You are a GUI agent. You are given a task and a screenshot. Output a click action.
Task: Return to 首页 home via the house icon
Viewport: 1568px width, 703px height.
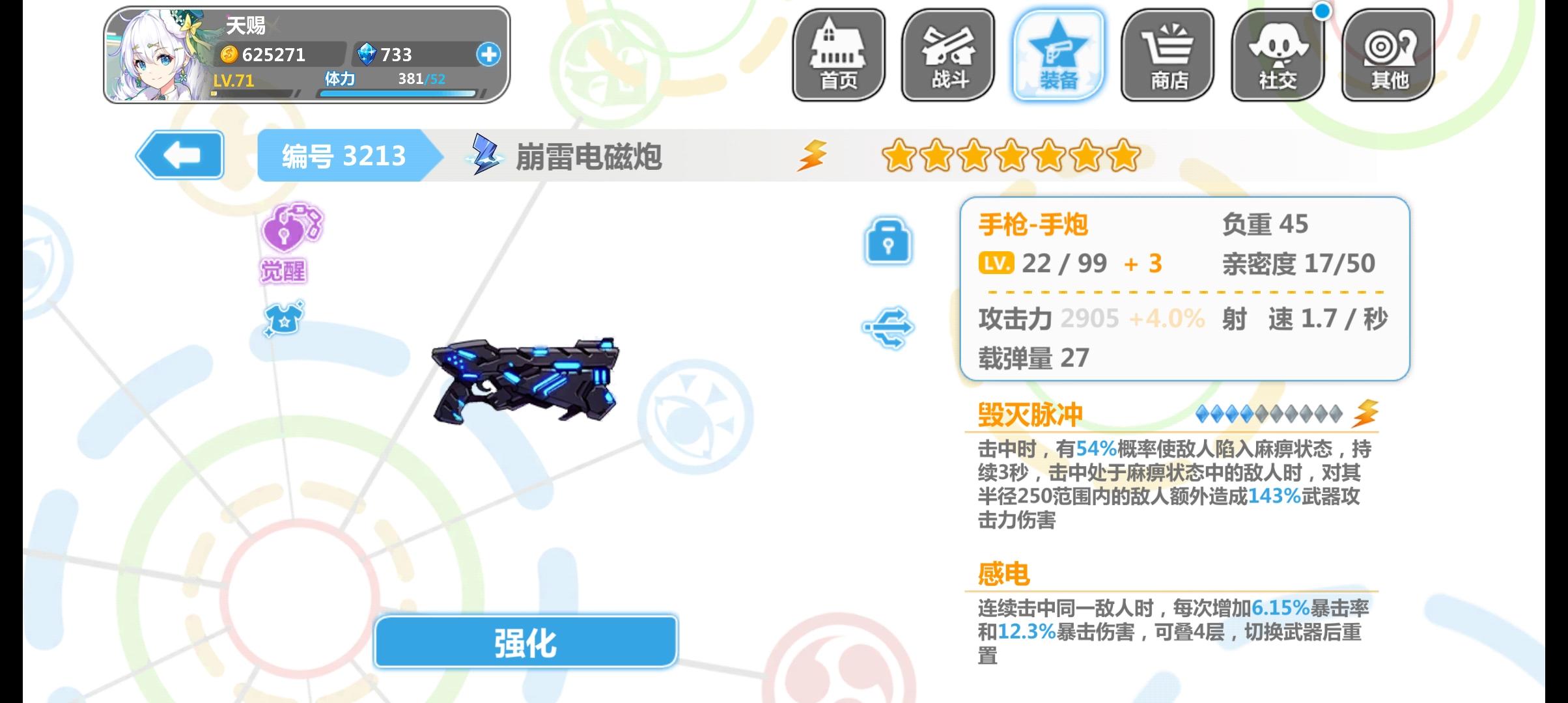tap(839, 55)
